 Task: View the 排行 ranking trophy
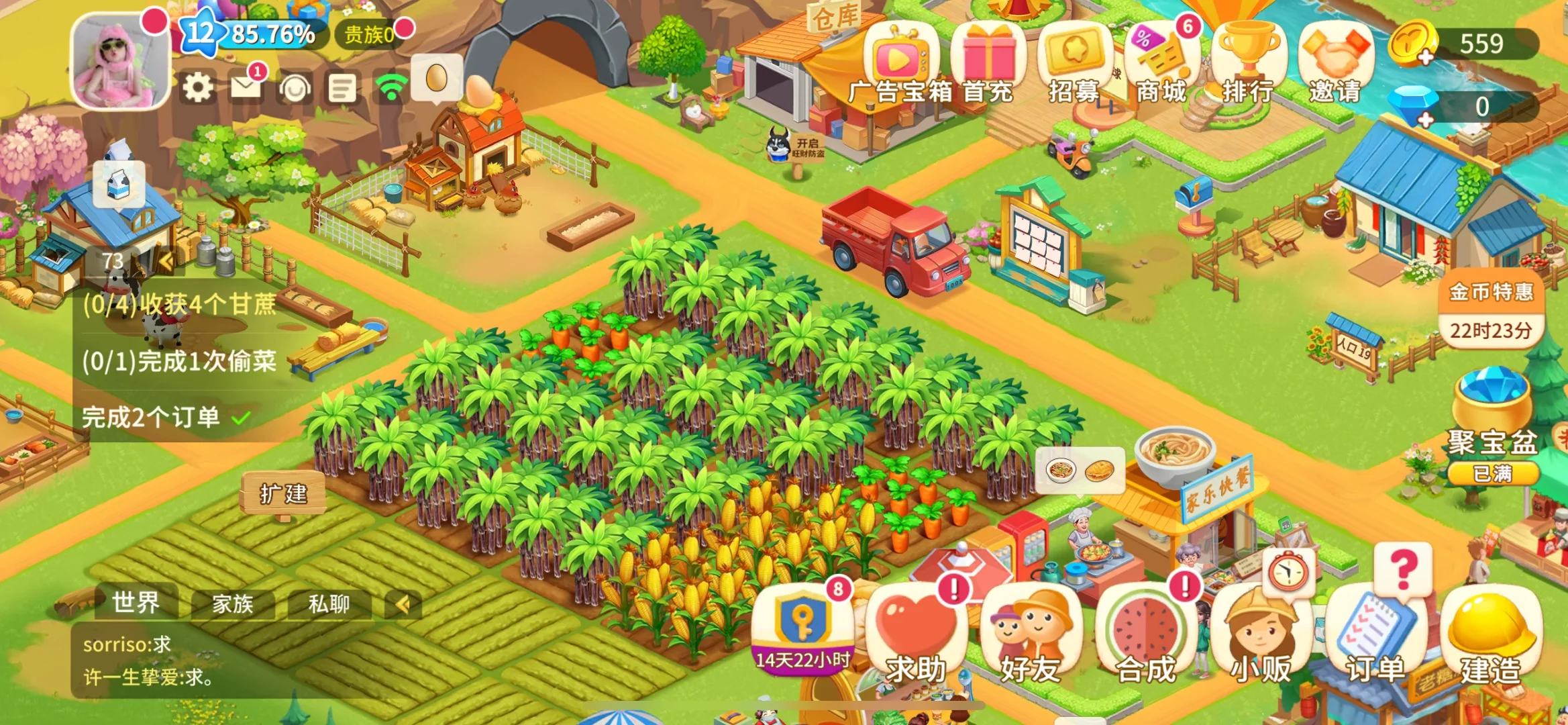[1248, 65]
